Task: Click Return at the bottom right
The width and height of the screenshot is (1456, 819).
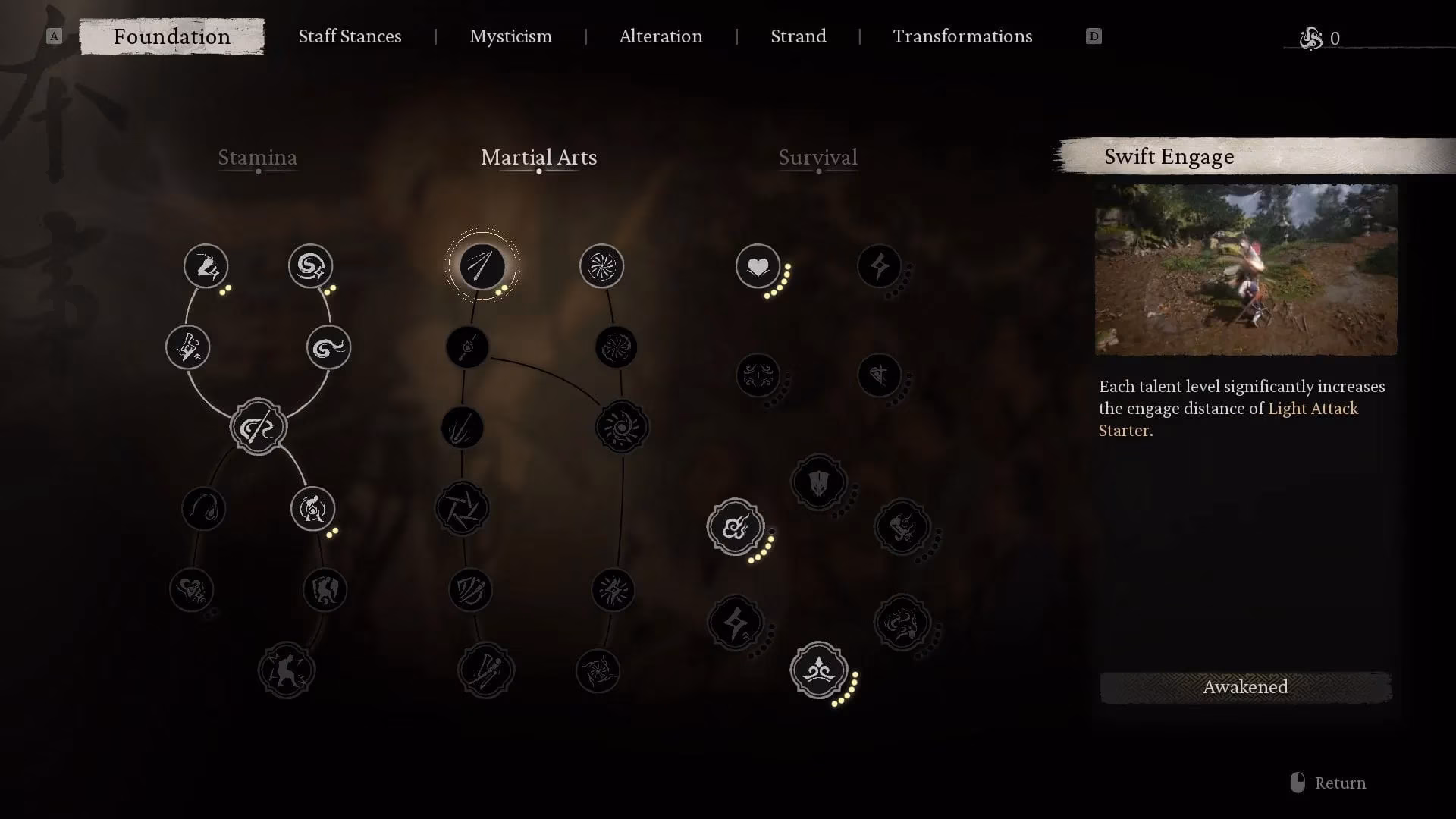Action: pos(1340,783)
